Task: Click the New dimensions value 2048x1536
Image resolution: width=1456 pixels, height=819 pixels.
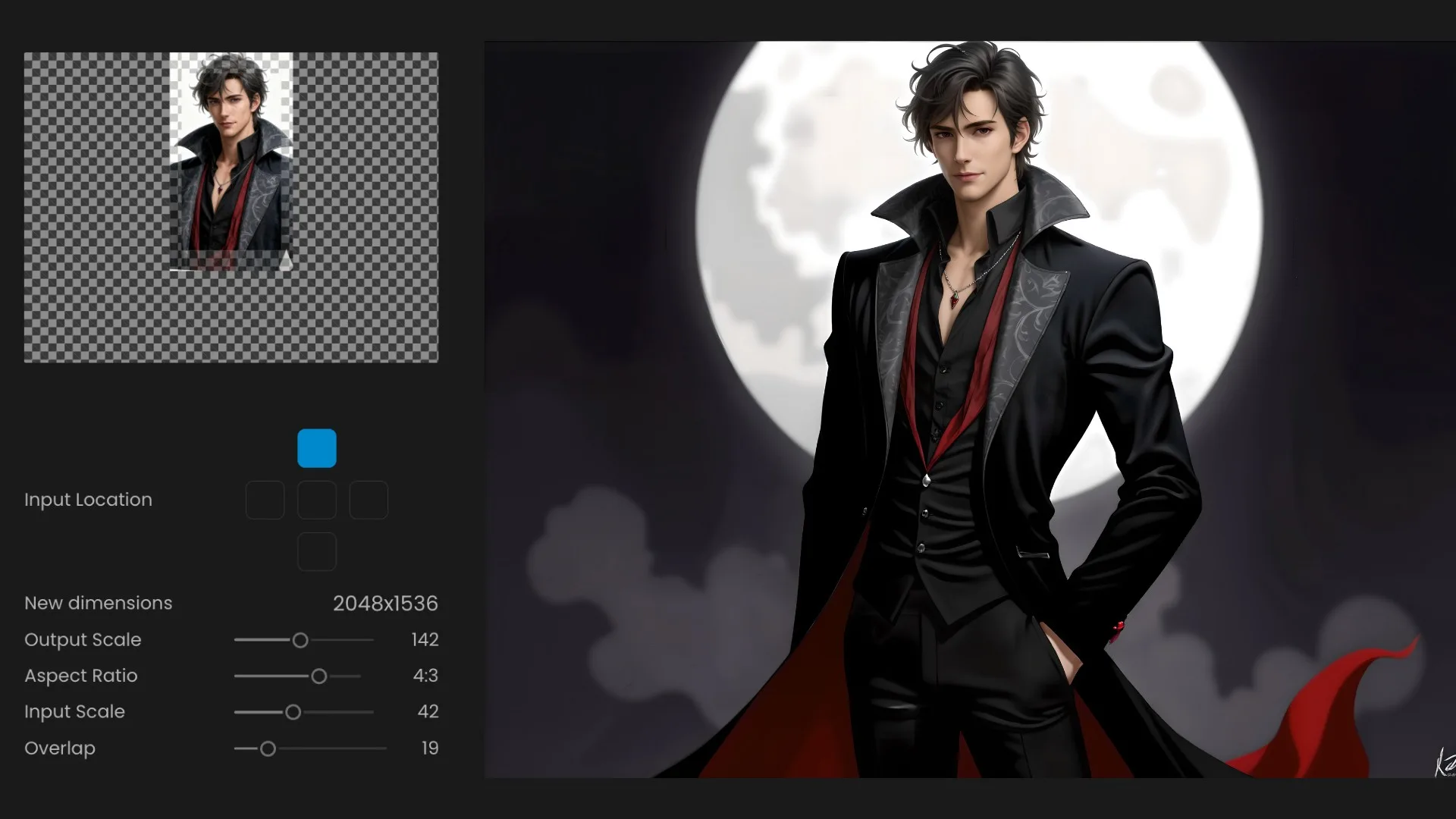Action: click(x=385, y=604)
